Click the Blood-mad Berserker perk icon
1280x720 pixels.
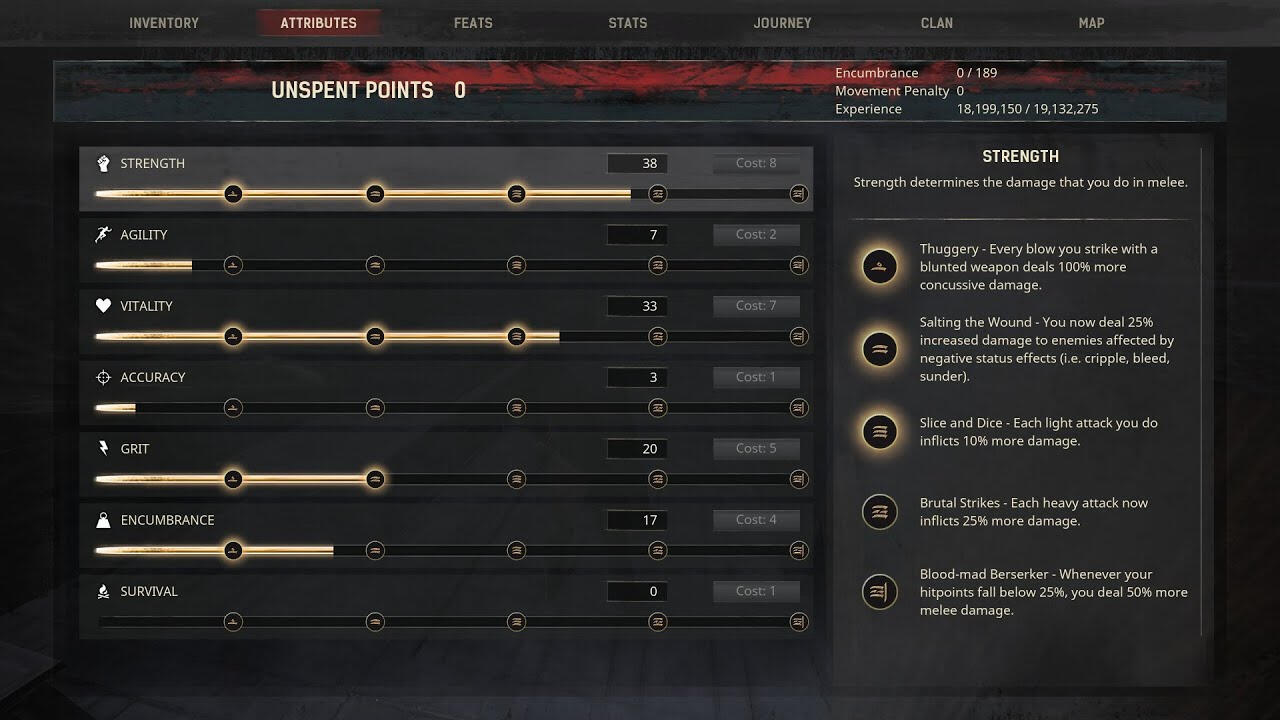(880, 592)
